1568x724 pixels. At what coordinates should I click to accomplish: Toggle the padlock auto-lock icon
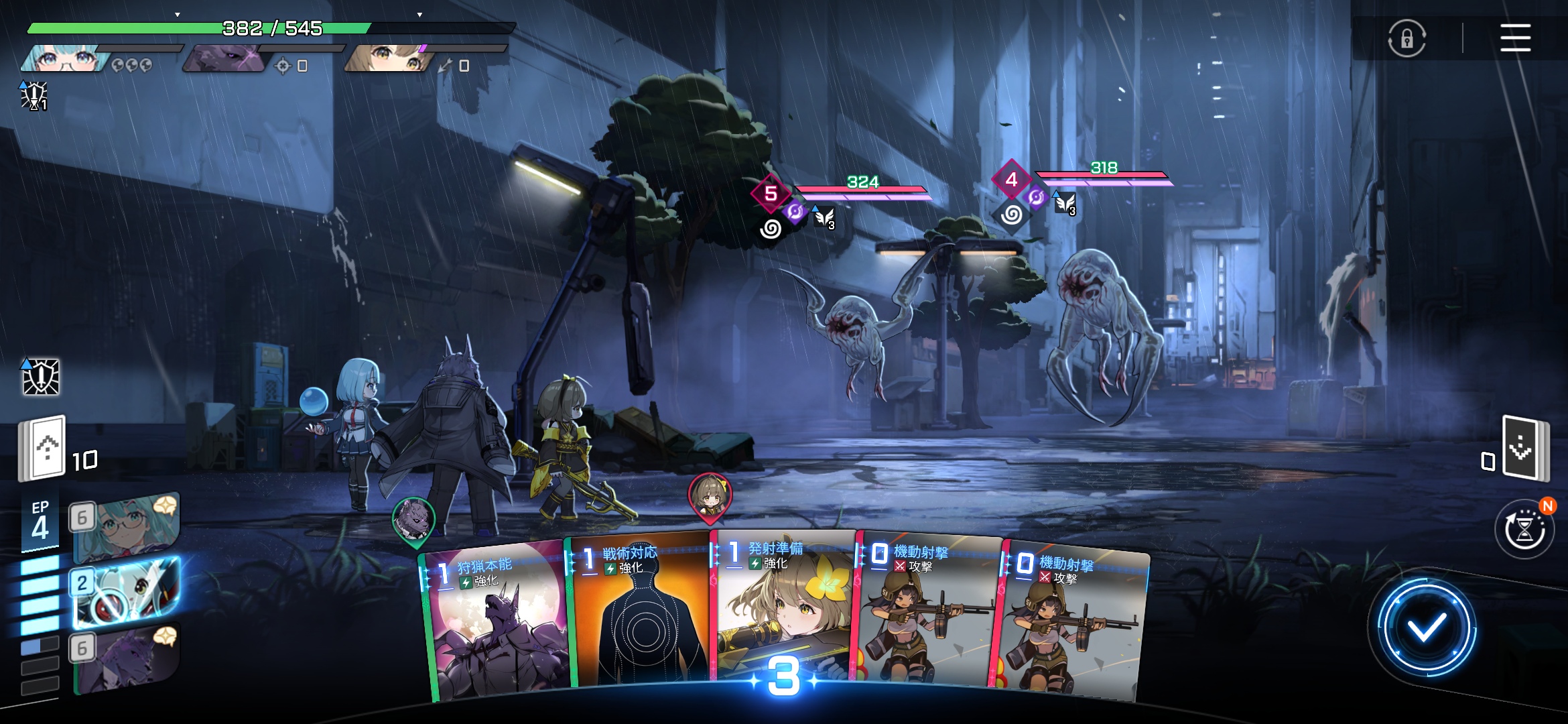tap(1407, 38)
